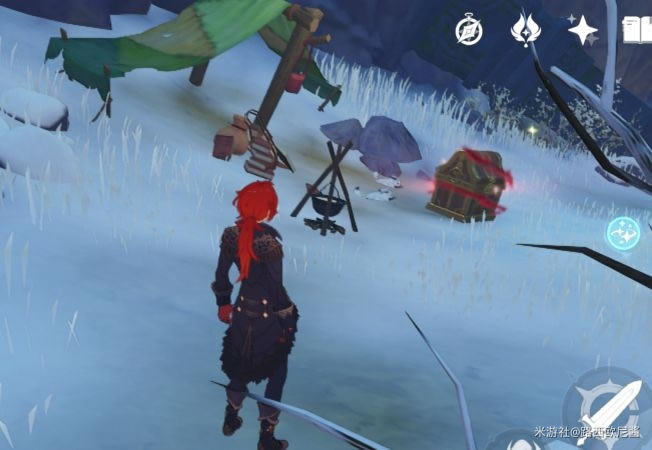The width and height of the screenshot is (652, 450).
Task: Open the winged Battle Pass icon
Action: tap(525, 28)
